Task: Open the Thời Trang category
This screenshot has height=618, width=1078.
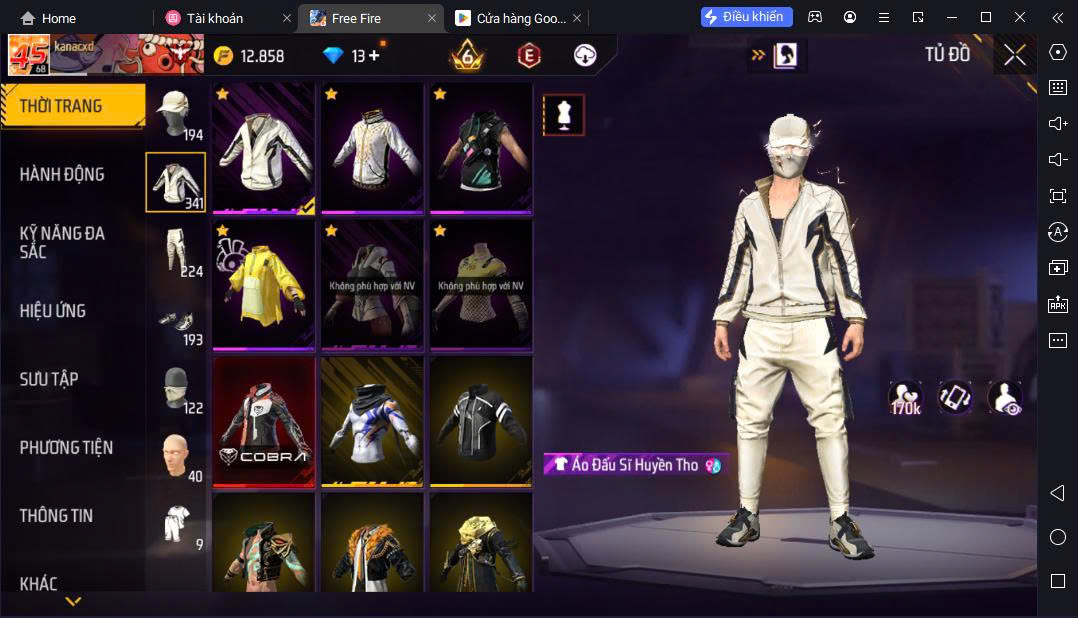Action: (62, 106)
